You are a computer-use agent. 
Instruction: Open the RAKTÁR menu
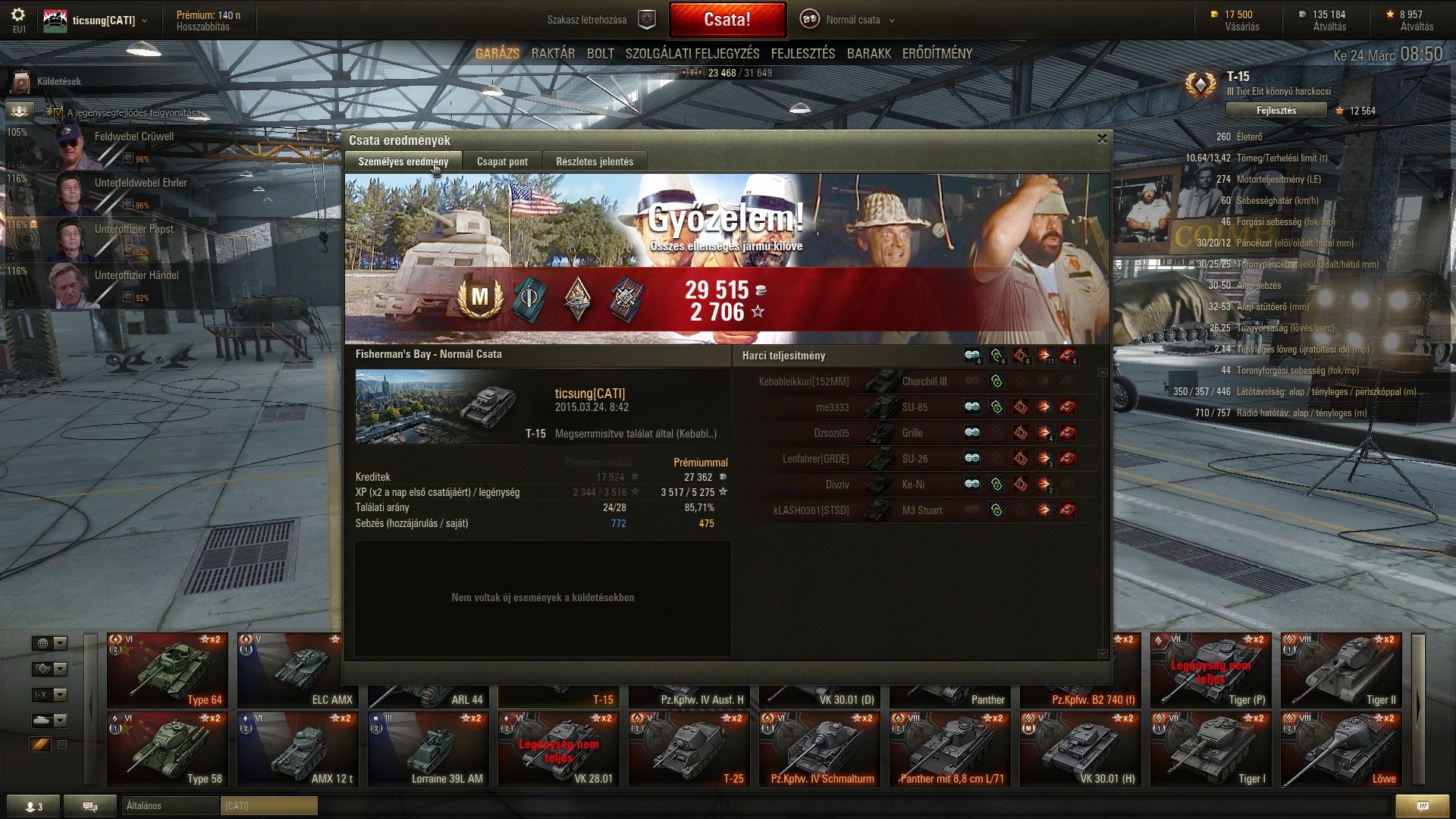click(553, 54)
